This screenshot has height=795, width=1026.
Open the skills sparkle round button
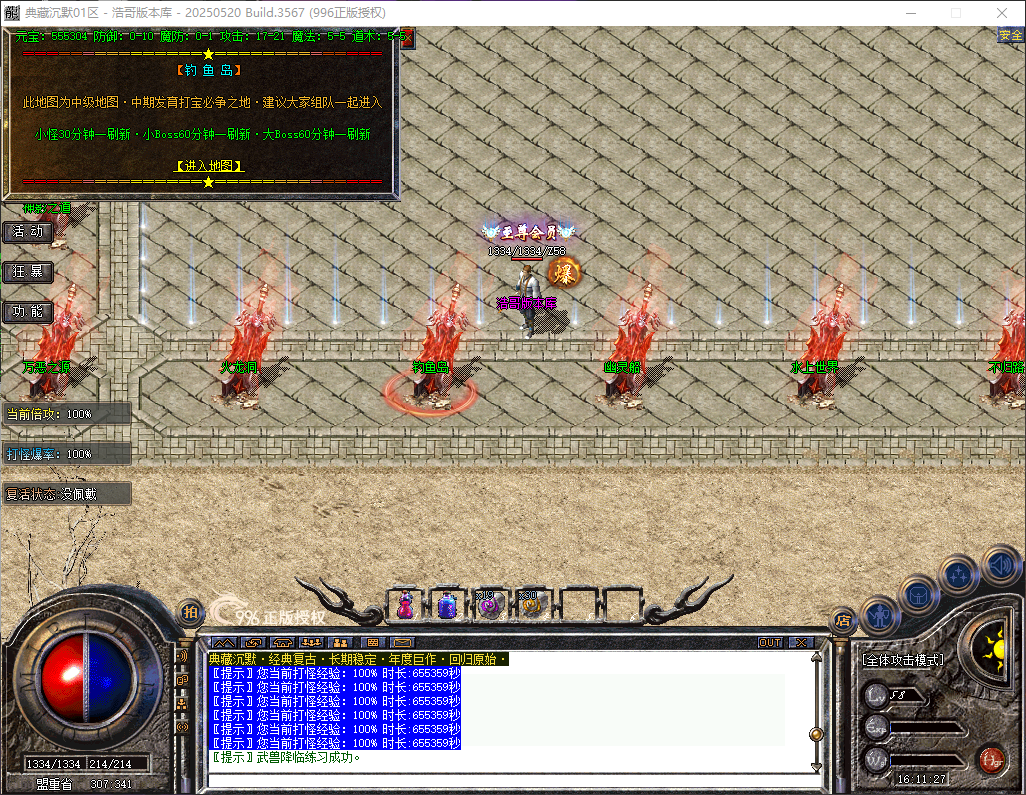(959, 573)
